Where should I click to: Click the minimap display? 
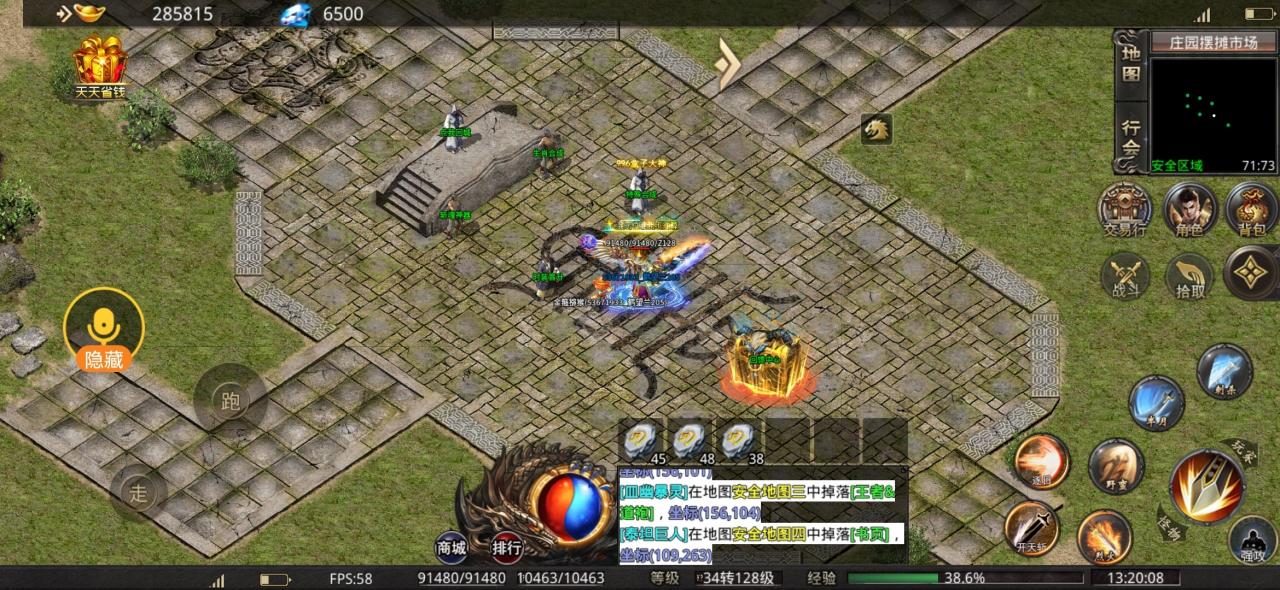[x=1213, y=108]
